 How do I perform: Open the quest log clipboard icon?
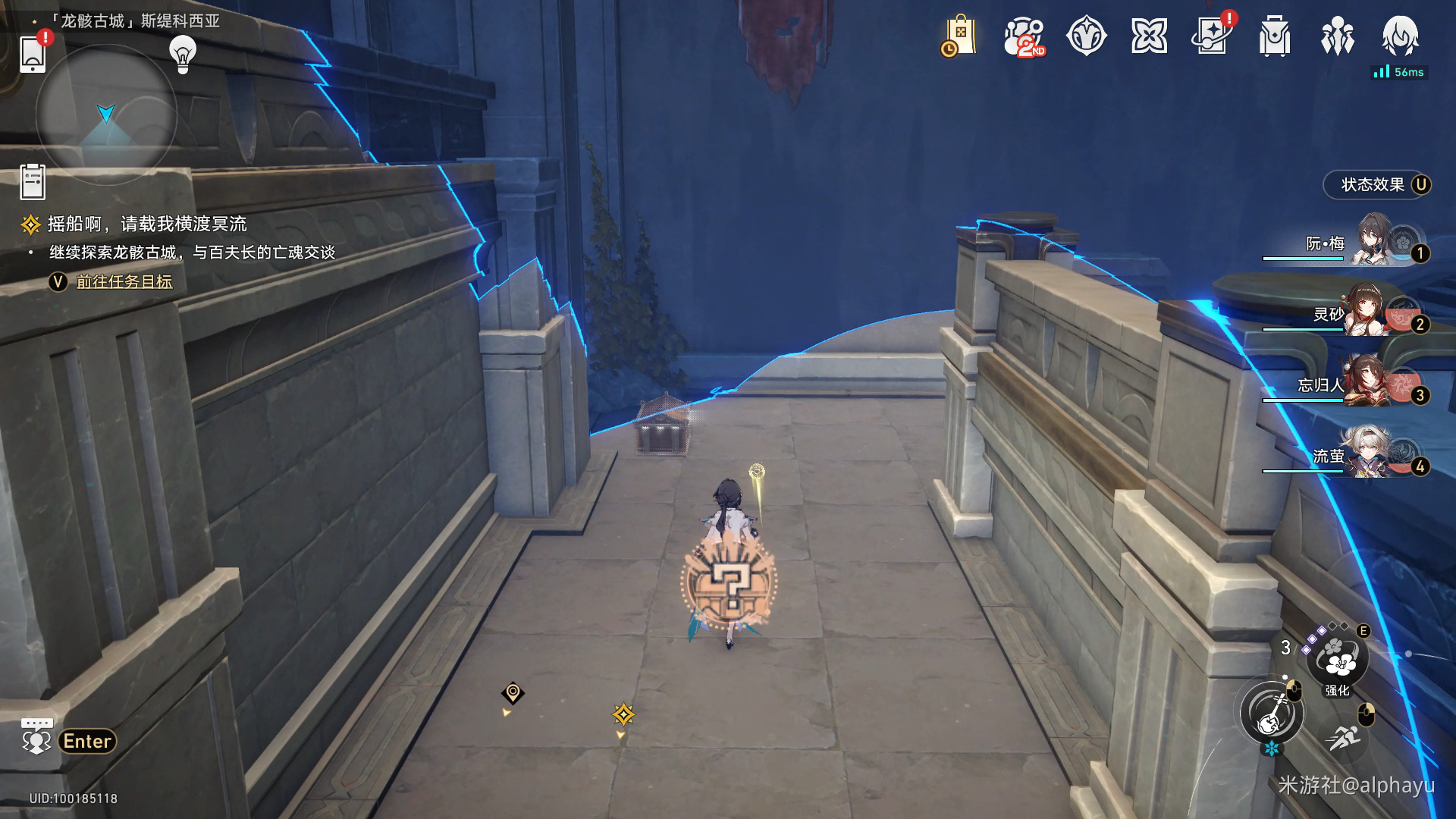pos(33,182)
